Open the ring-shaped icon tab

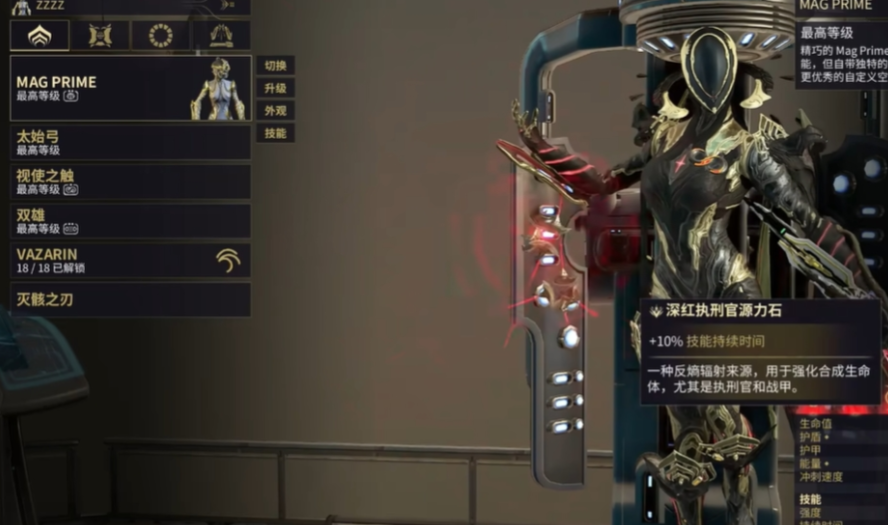[160, 36]
